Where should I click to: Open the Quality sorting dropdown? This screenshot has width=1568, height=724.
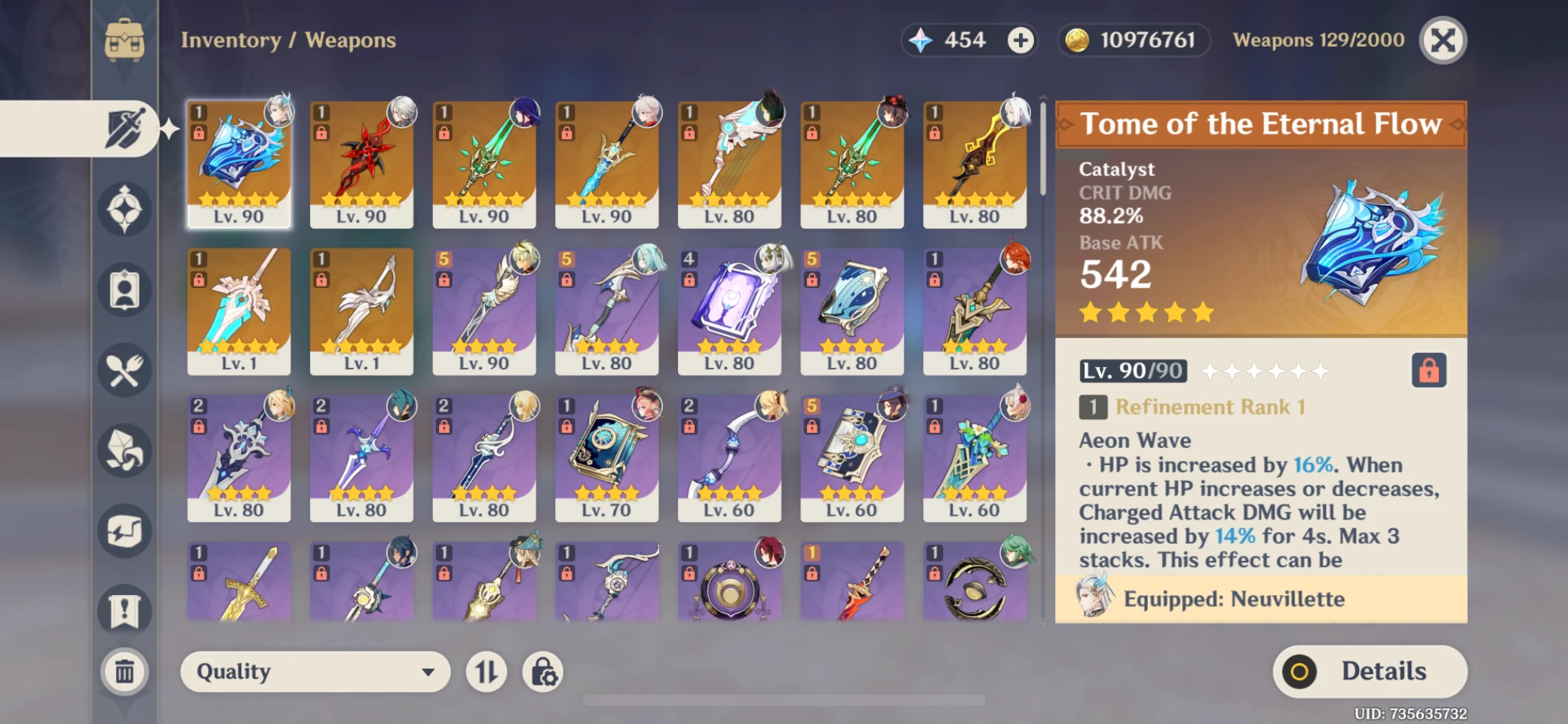(x=314, y=671)
